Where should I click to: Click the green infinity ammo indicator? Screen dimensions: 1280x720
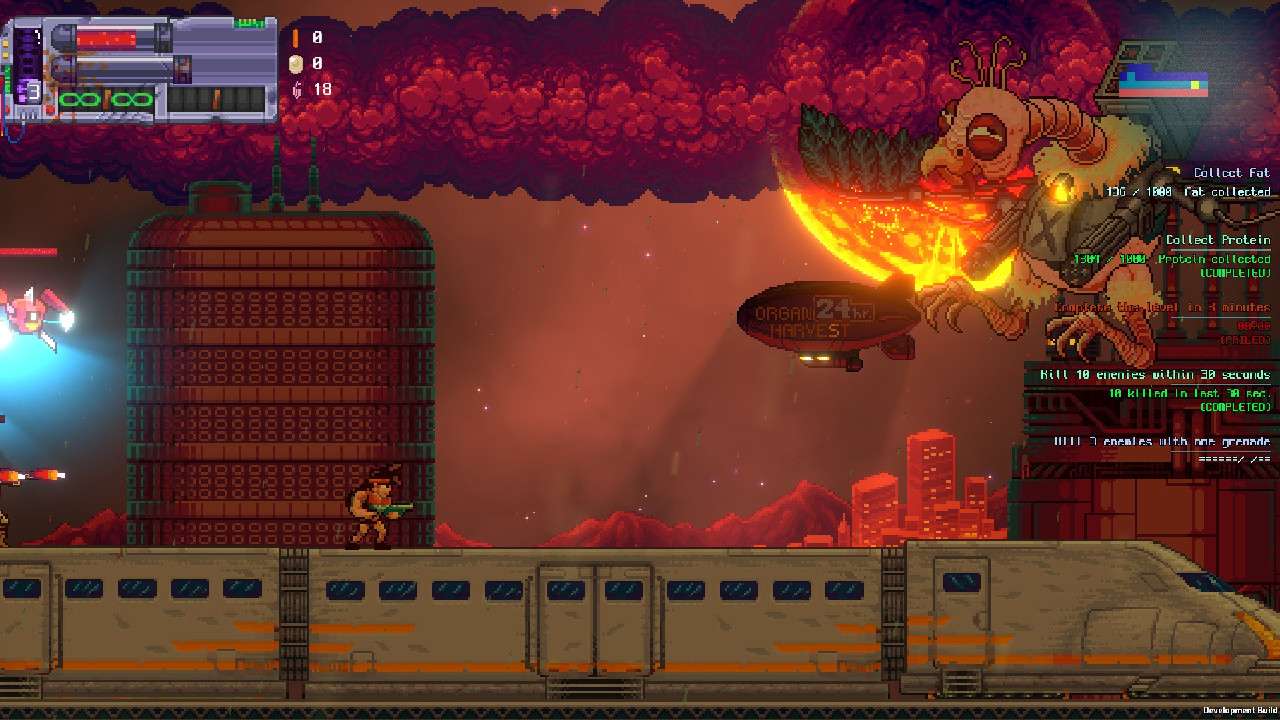105,99
